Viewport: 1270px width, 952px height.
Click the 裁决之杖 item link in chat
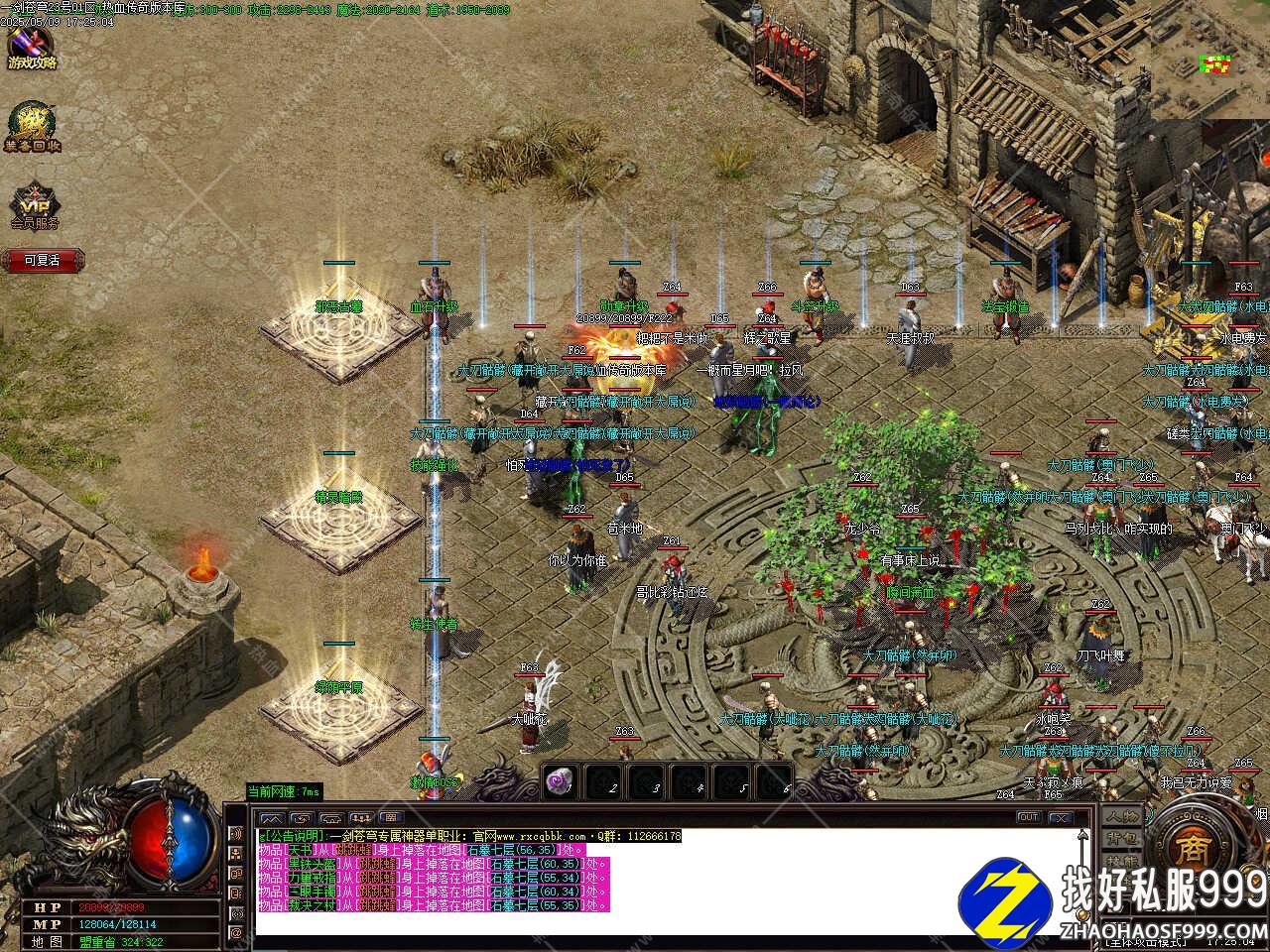[x=311, y=906]
